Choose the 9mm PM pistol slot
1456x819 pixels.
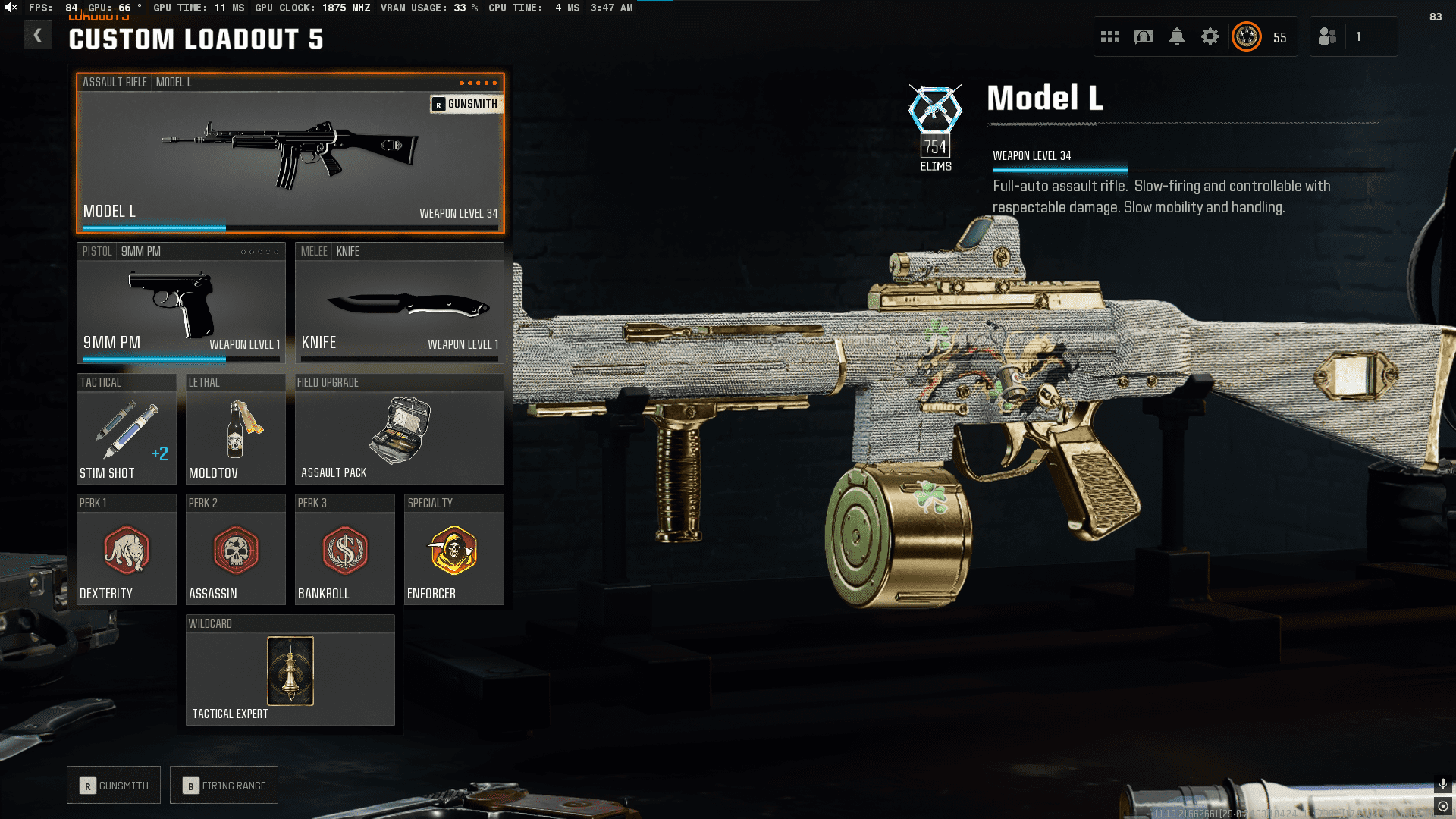click(x=180, y=303)
